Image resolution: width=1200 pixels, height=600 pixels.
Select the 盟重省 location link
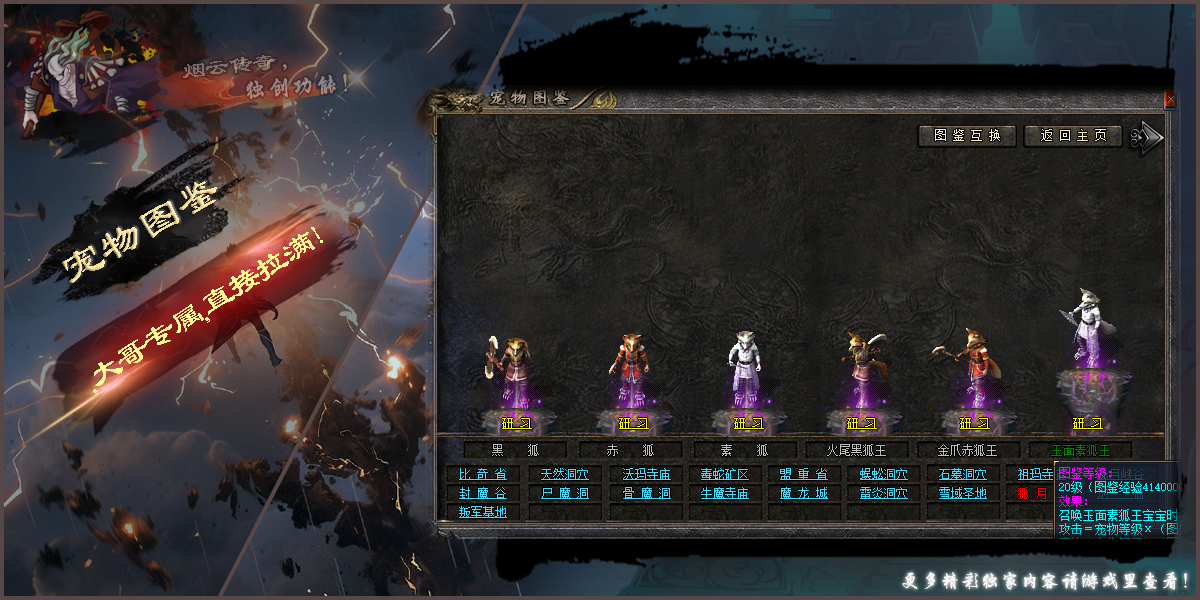coord(804,474)
